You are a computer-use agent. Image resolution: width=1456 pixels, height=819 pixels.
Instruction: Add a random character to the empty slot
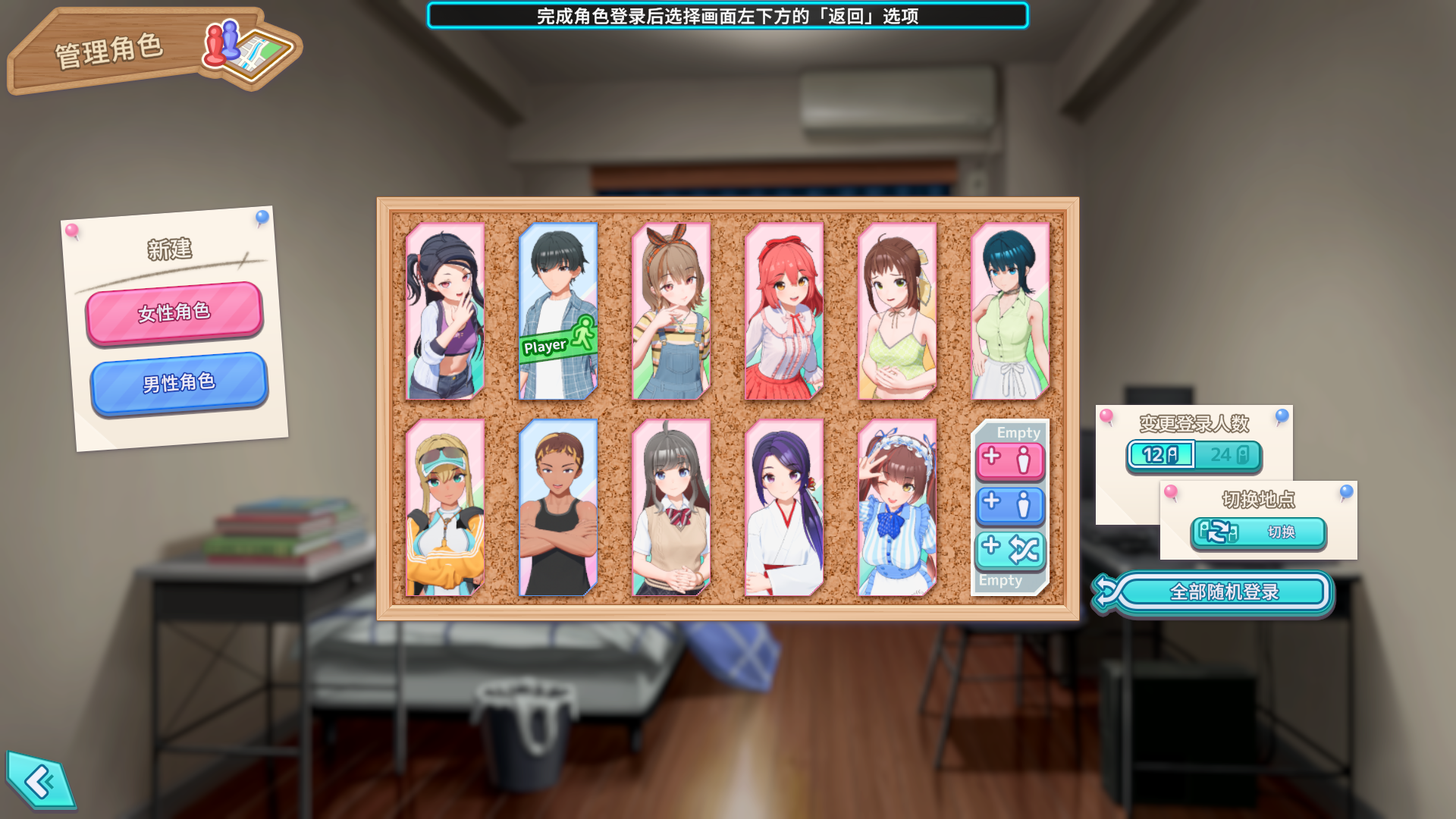[1010, 550]
